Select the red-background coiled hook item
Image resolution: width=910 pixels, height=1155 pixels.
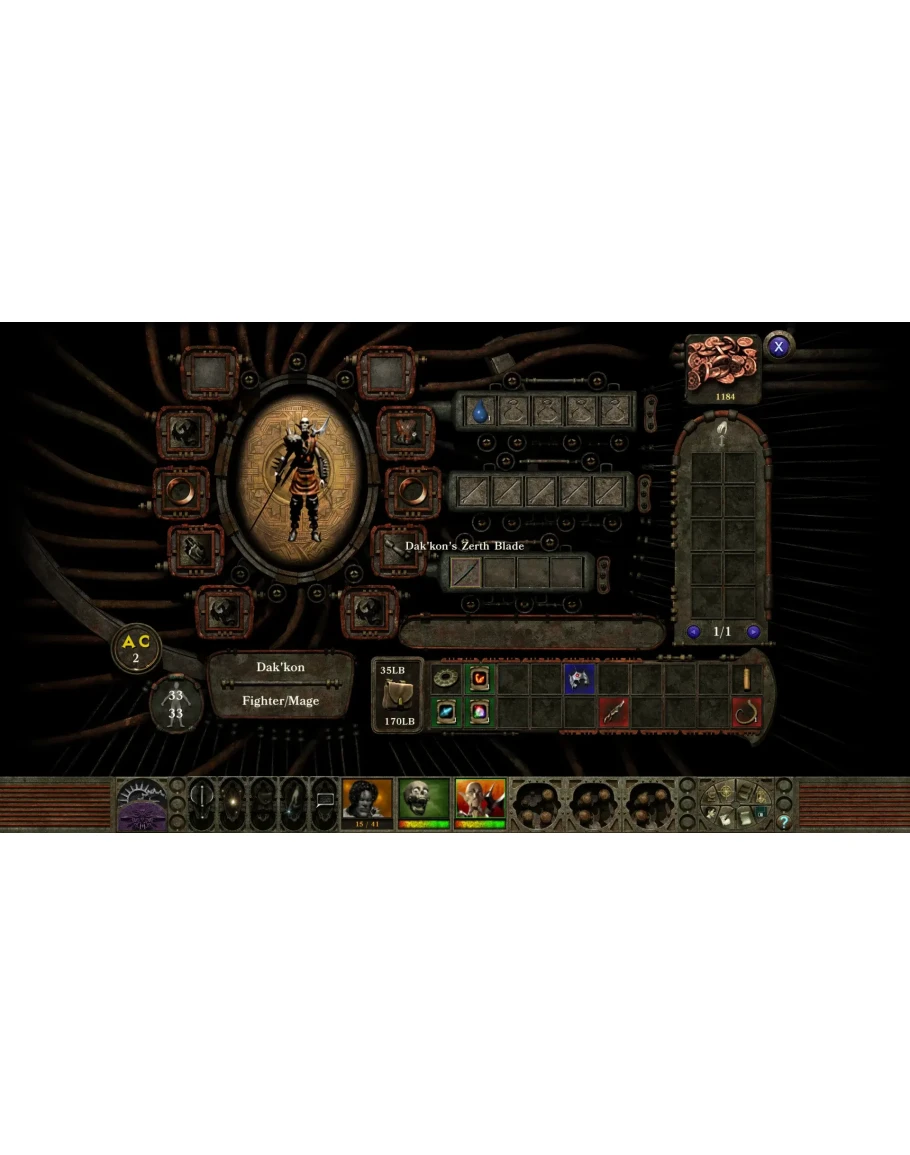tap(746, 712)
